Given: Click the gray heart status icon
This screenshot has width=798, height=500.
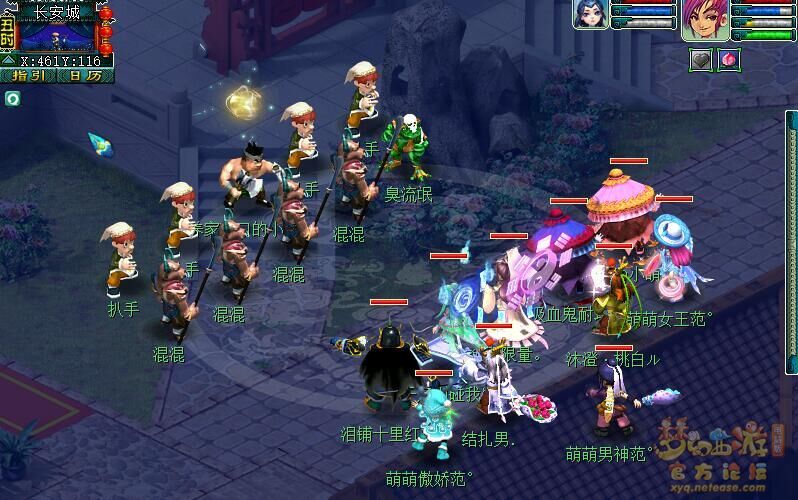Looking at the screenshot, I should click(x=701, y=59).
